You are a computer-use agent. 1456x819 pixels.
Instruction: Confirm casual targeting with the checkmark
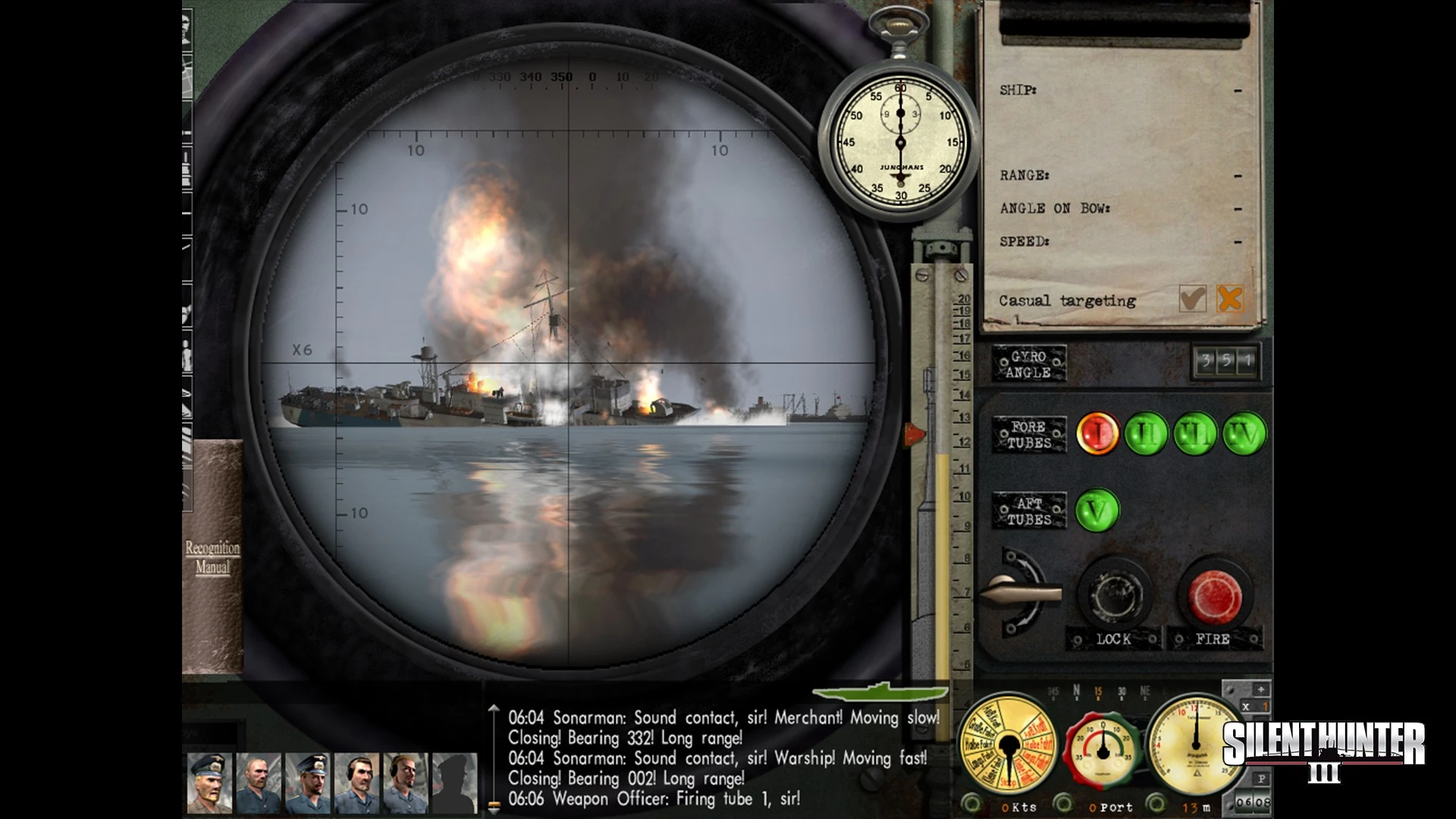[1193, 299]
